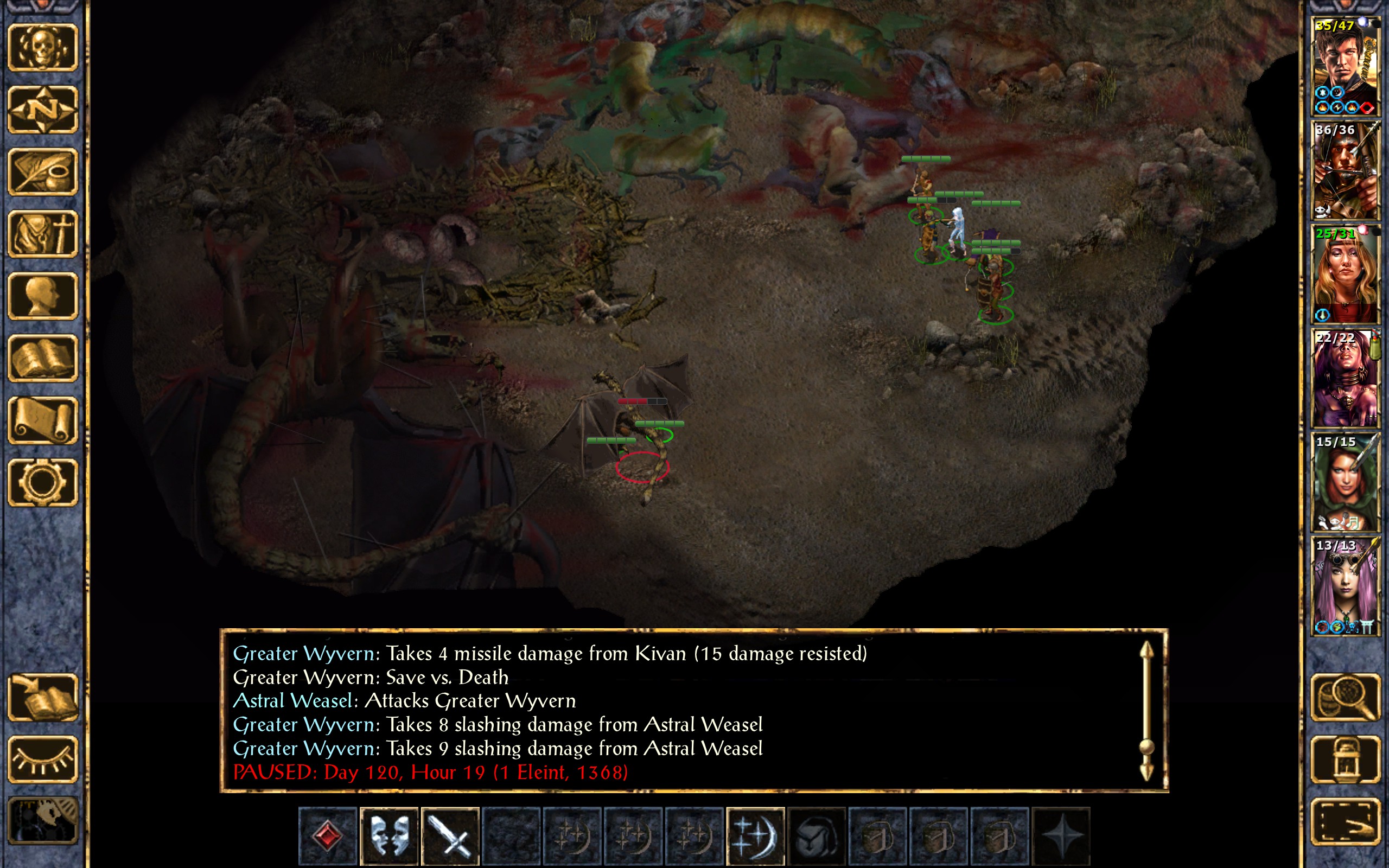Select the 35/47 male character portrait
This screenshot has width=1389, height=868.
click(1346, 67)
